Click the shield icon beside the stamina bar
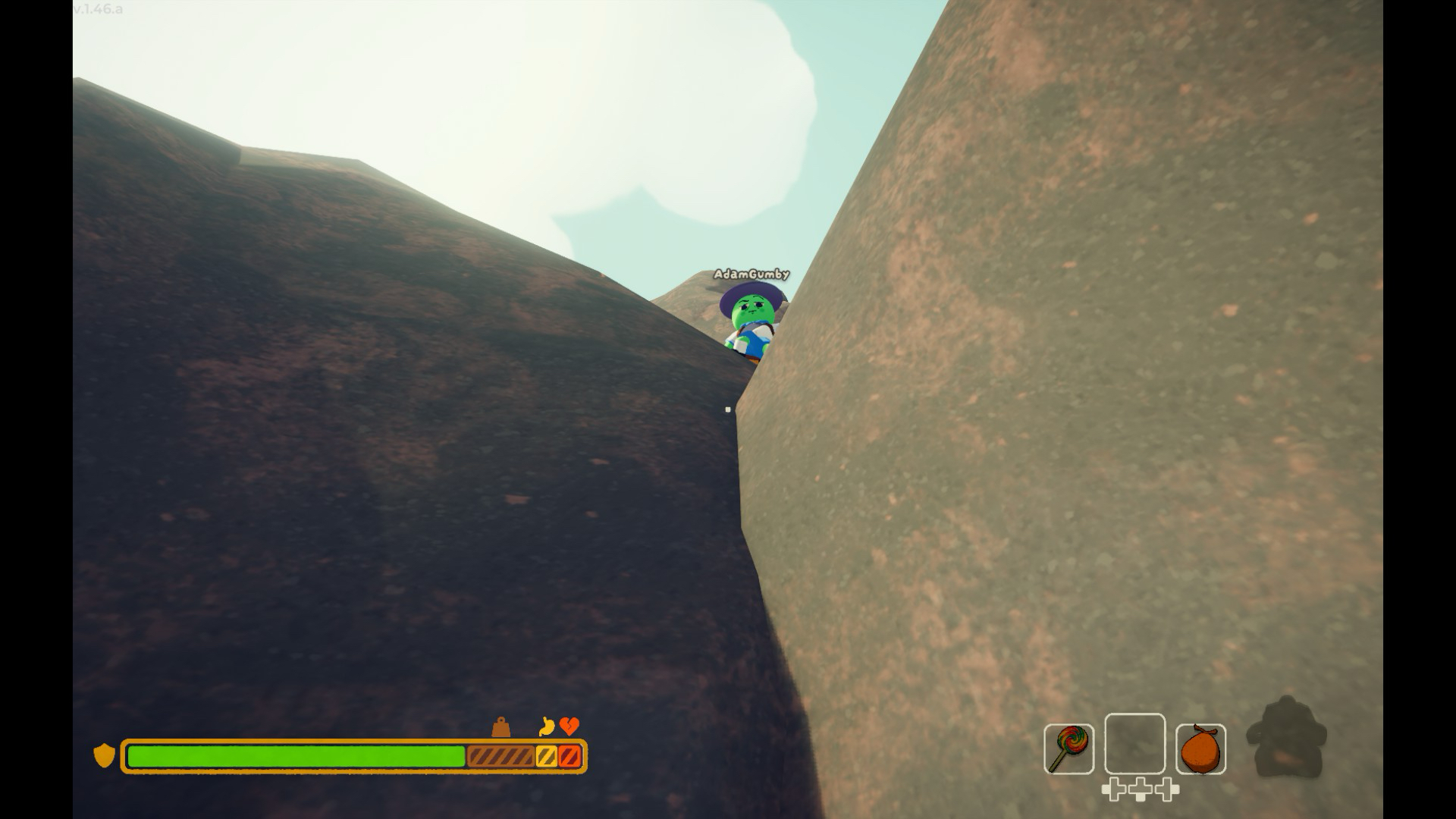This screenshot has width=1456, height=819. (104, 755)
